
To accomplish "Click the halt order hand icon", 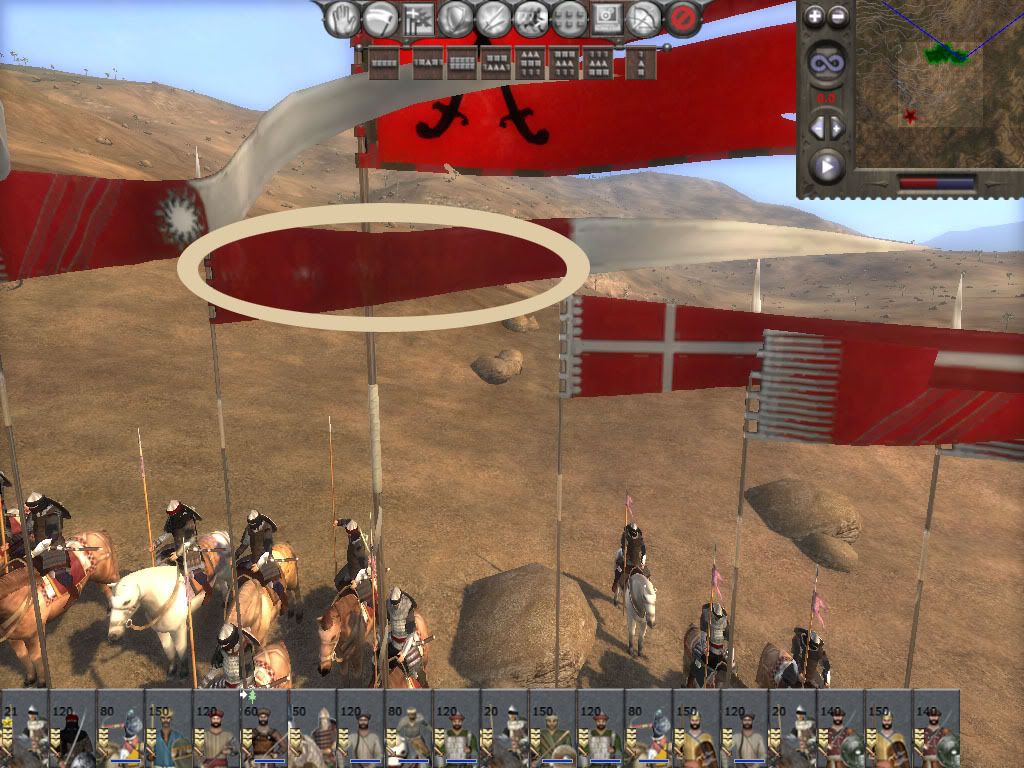I will point(342,17).
